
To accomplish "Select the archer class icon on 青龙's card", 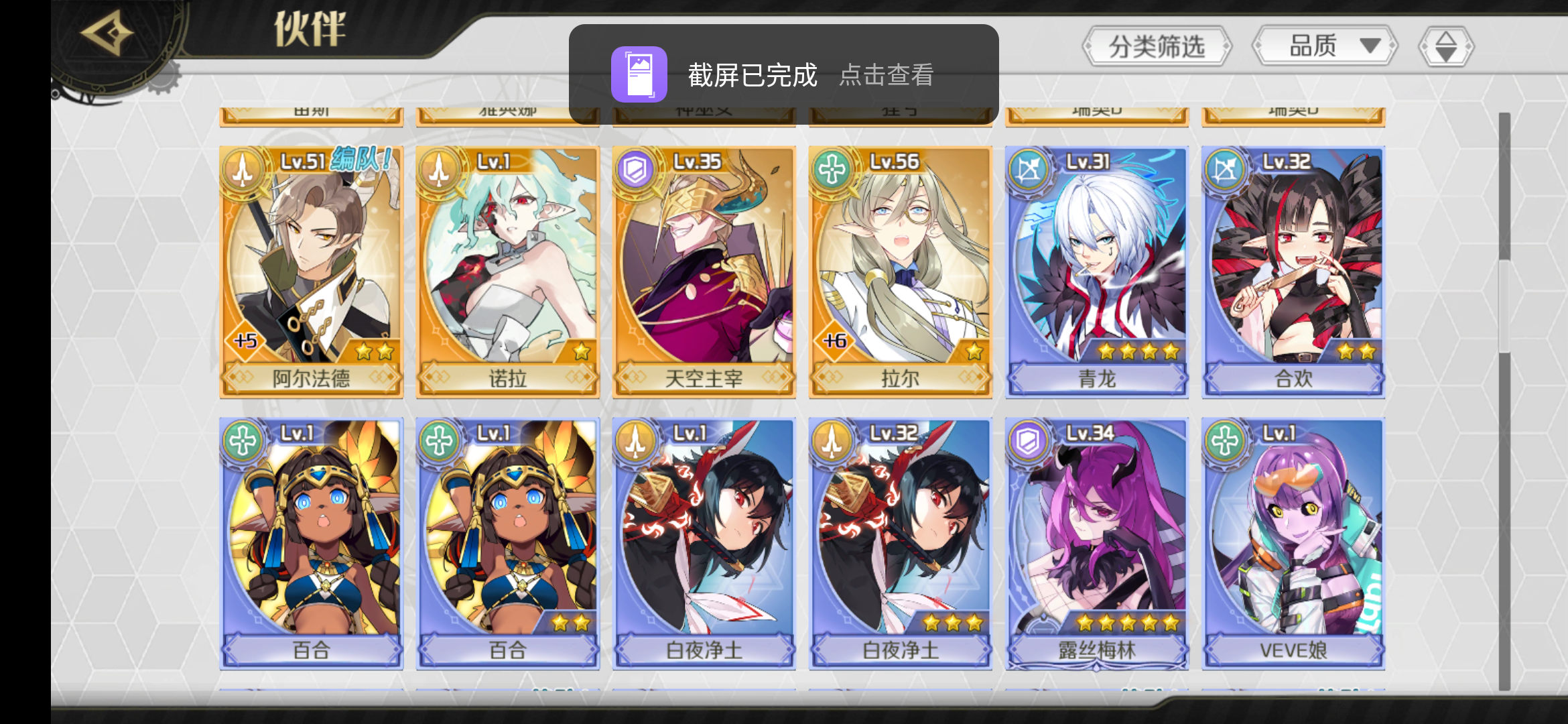I will (x=1029, y=171).
